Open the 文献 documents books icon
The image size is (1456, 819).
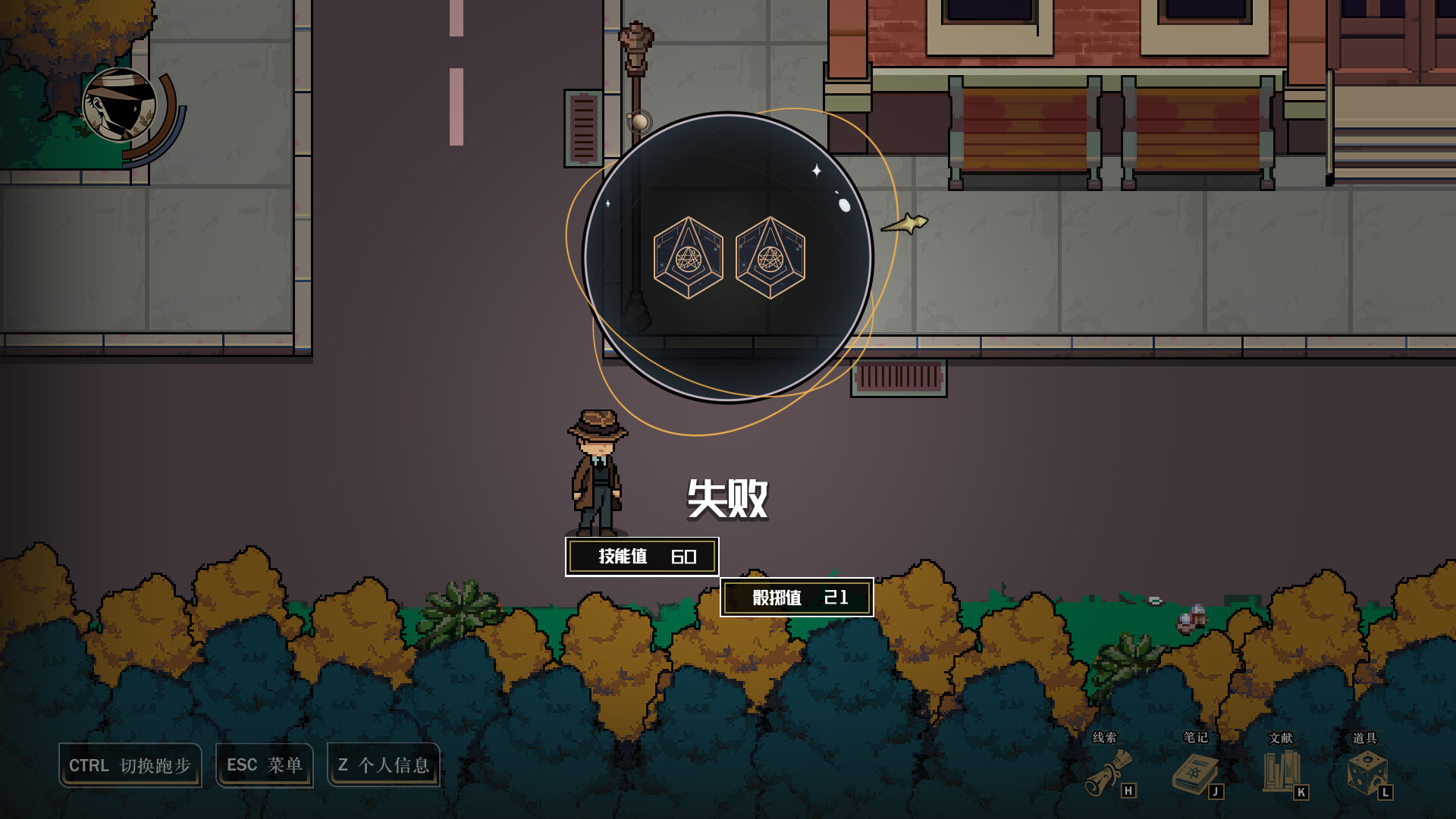pos(1281,771)
